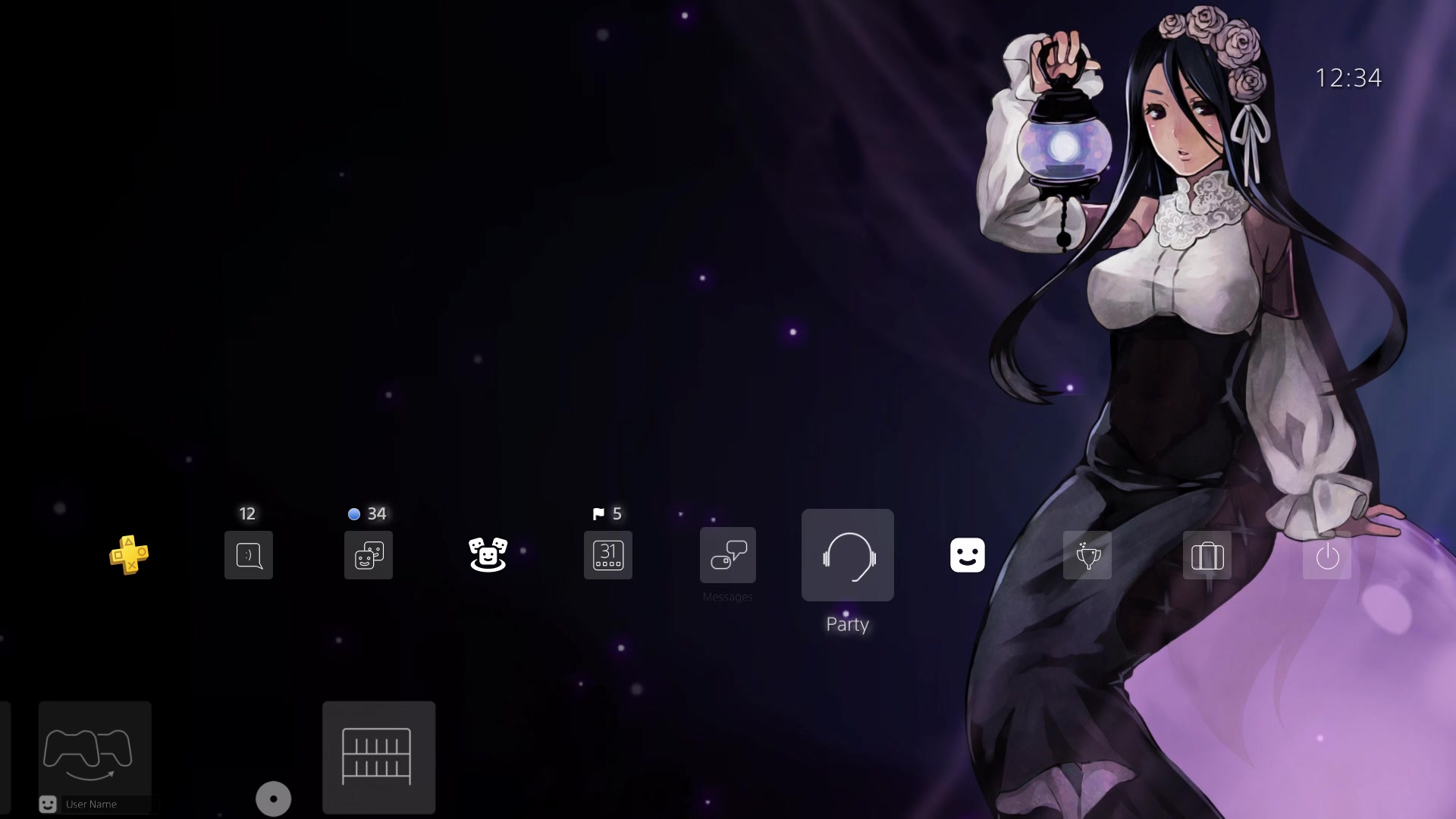Open your profile smiley icon
The width and height of the screenshot is (1456, 819).
(967, 555)
